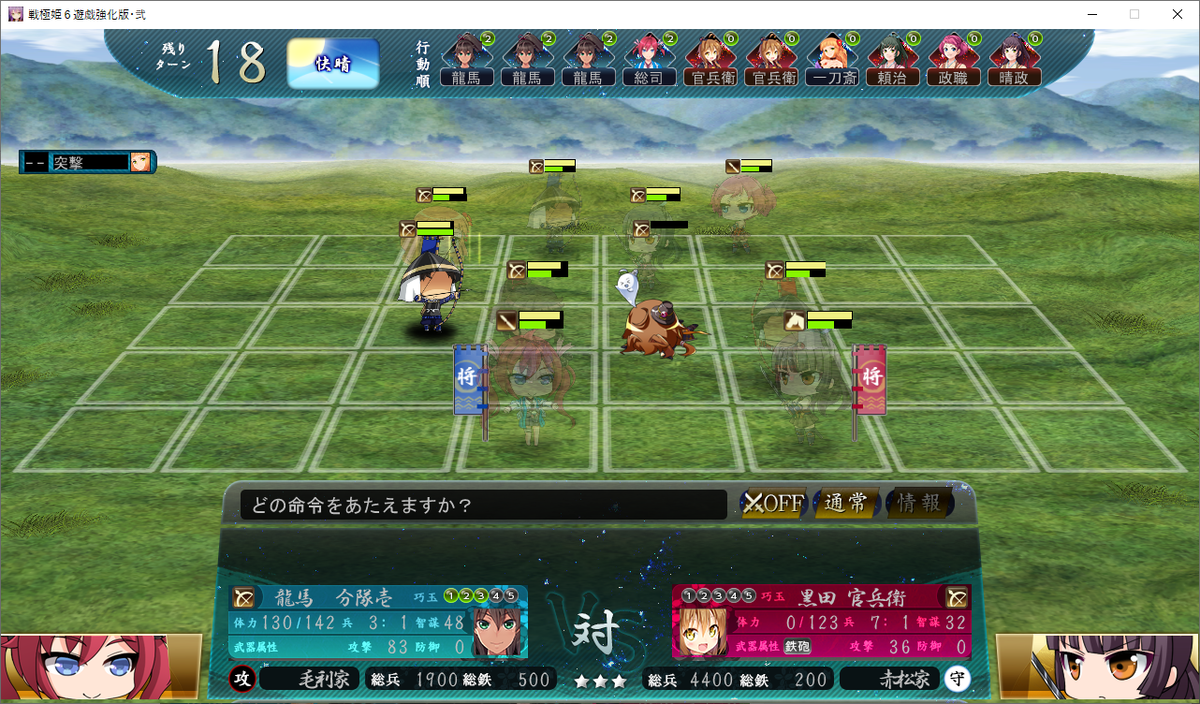Open the 情報 info button
The width and height of the screenshot is (1200, 704).
pos(918,503)
